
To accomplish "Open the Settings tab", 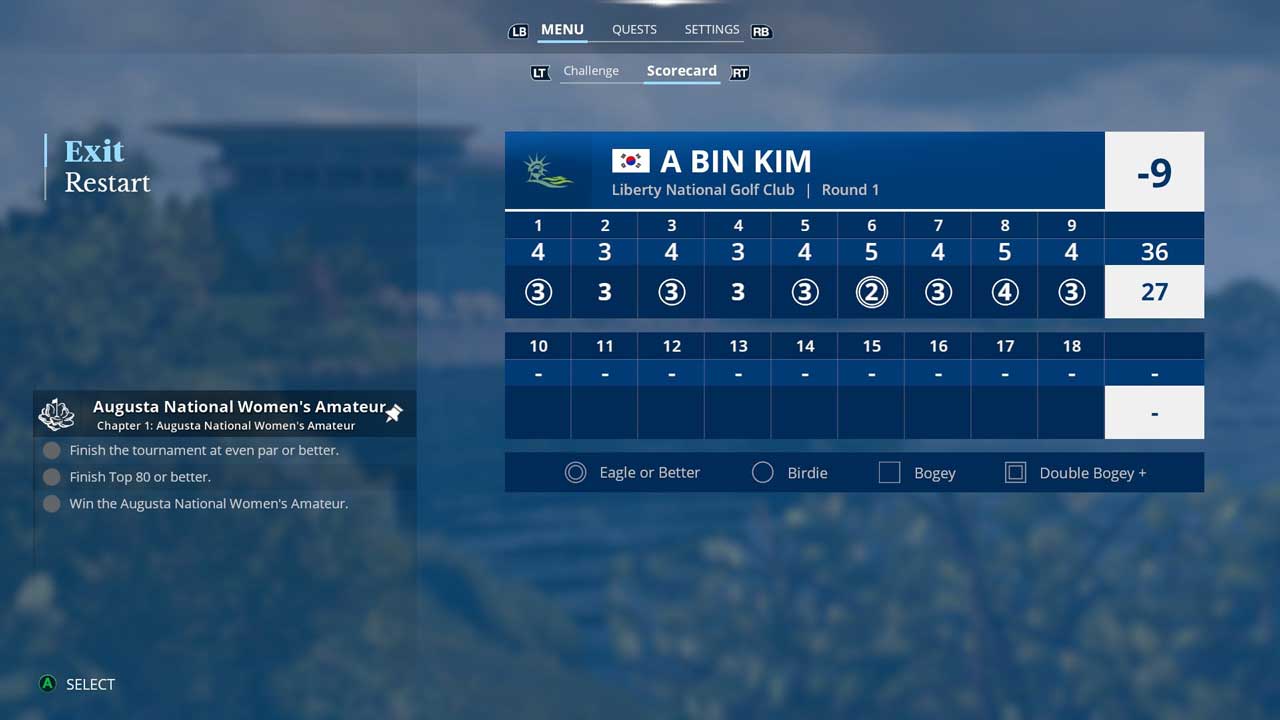I will [x=711, y=30].
